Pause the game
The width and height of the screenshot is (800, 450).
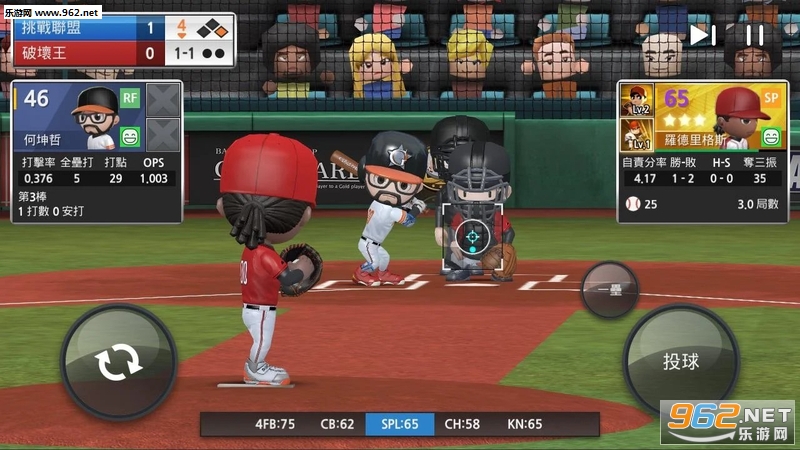[x=755, y=35]
